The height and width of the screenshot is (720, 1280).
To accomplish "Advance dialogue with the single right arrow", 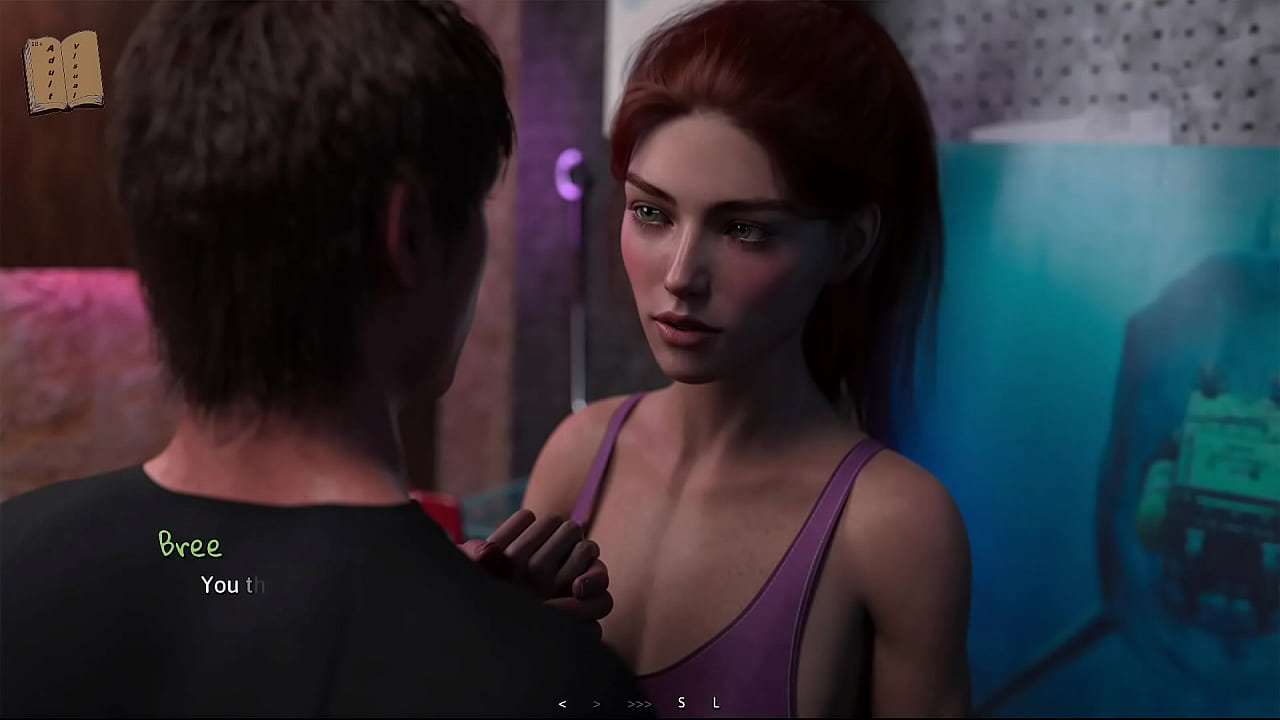I will click(597, 704).
